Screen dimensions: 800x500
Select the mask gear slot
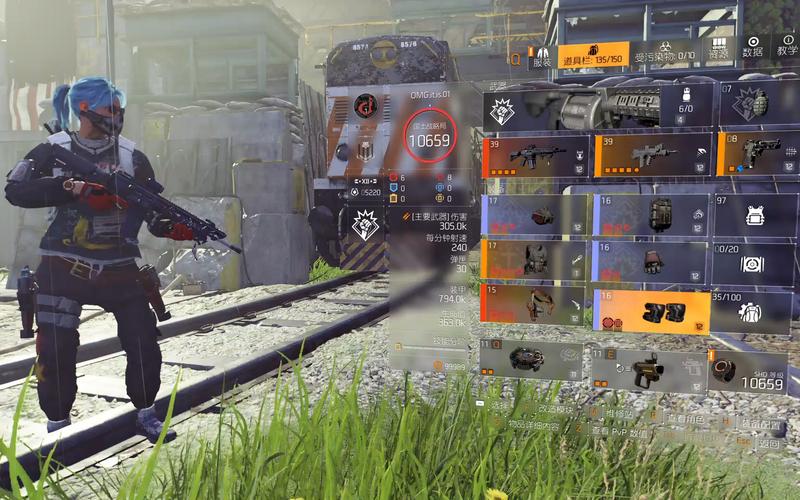click(536, 215)
